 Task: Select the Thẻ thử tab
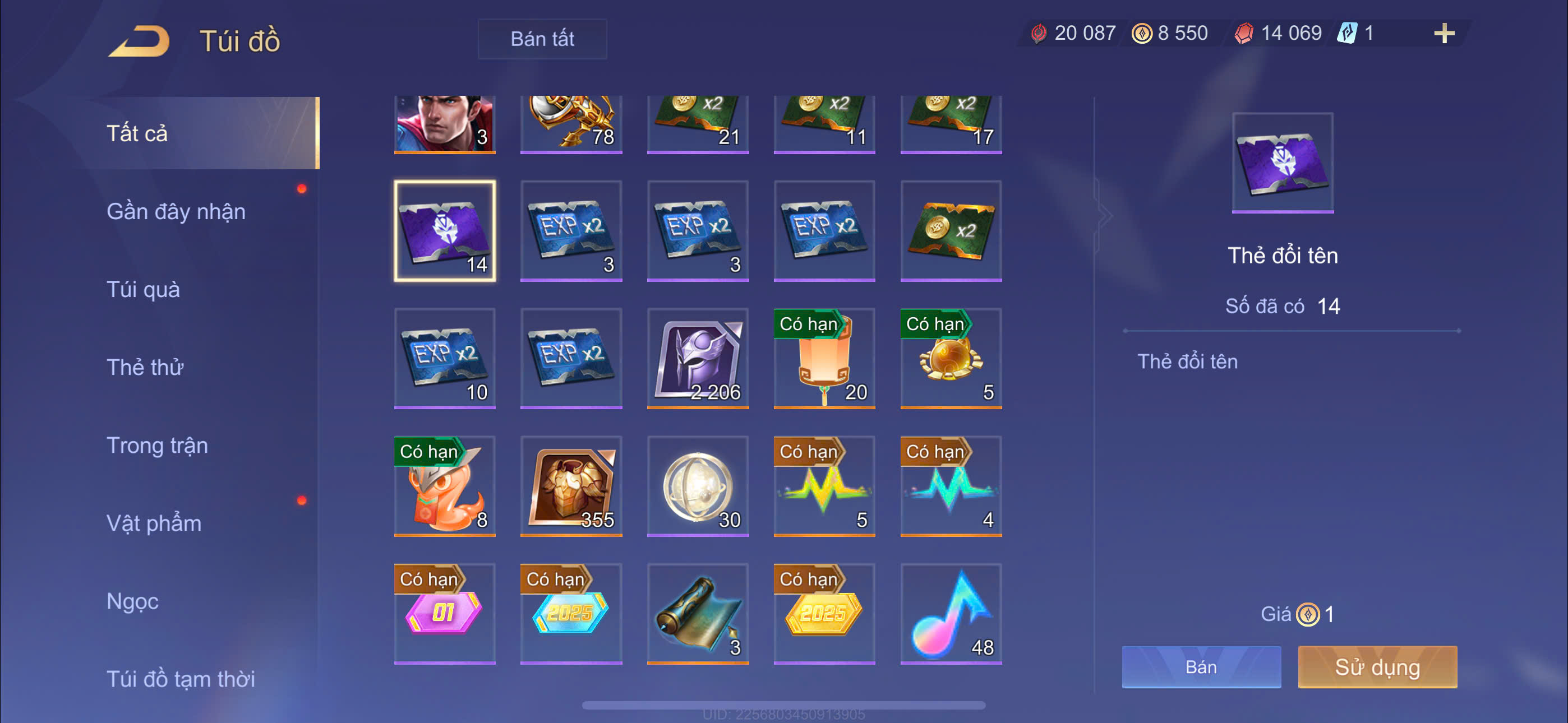click(x=145, y=367)
